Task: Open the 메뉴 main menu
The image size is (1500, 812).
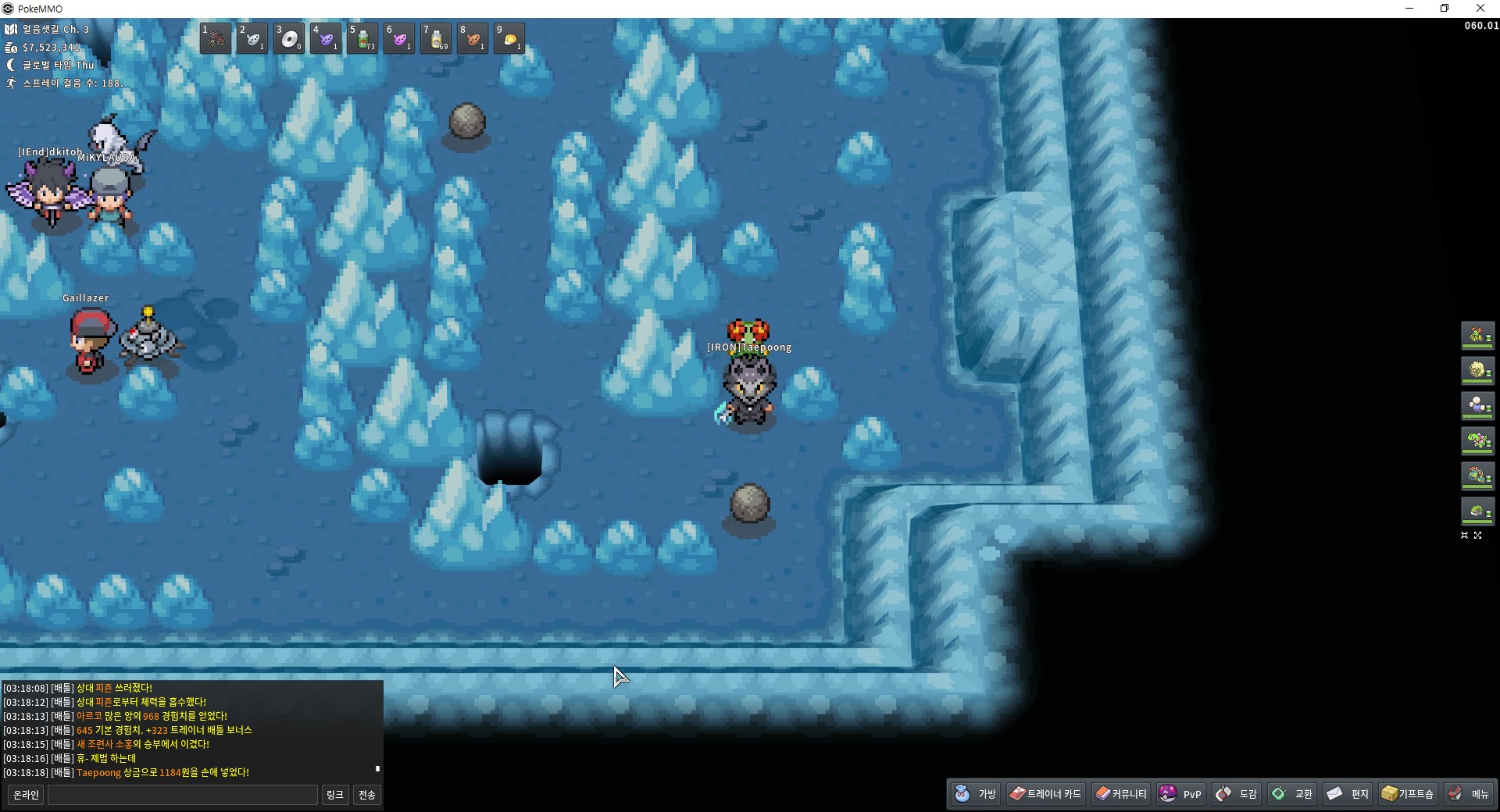Action: tap(1469, 794)
